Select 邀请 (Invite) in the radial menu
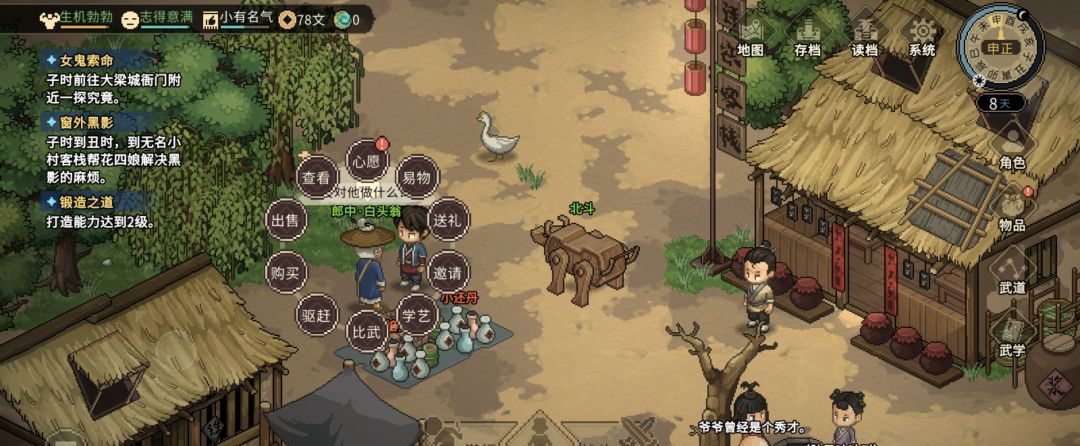1080x446 pixels. [446, 272]
